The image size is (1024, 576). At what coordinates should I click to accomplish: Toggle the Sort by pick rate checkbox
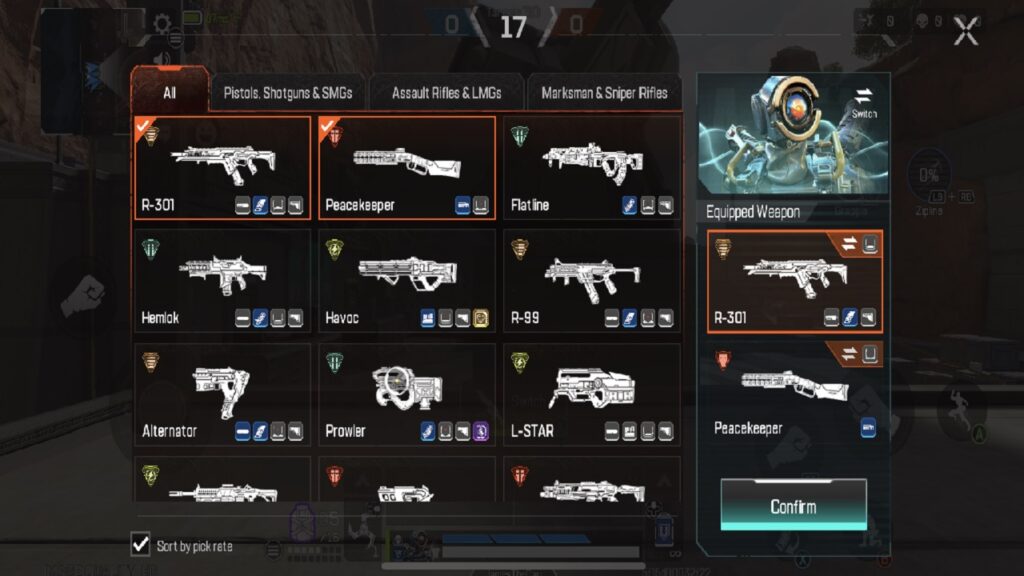(x=141, y=545)
